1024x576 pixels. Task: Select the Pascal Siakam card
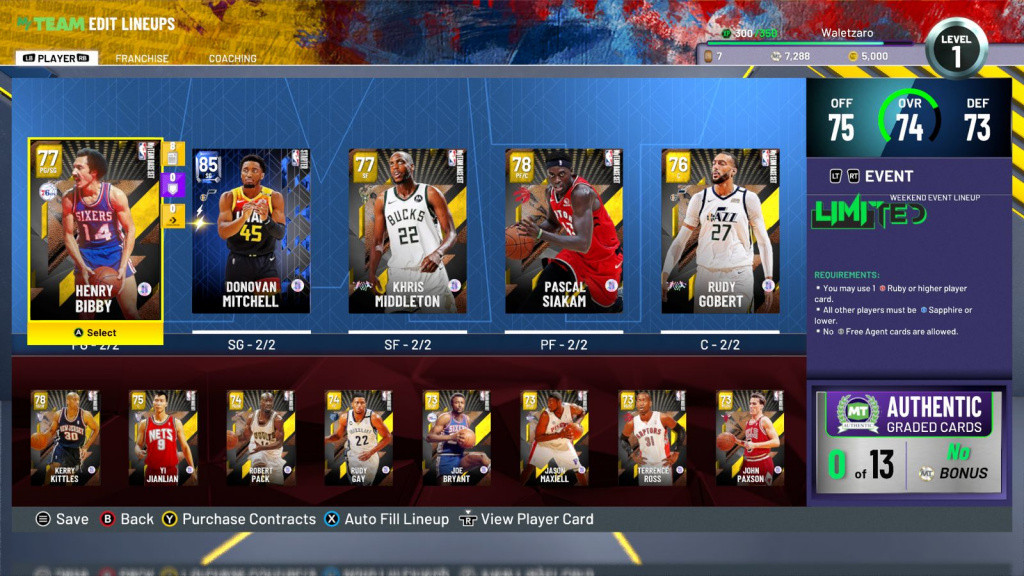coord(564,230)
